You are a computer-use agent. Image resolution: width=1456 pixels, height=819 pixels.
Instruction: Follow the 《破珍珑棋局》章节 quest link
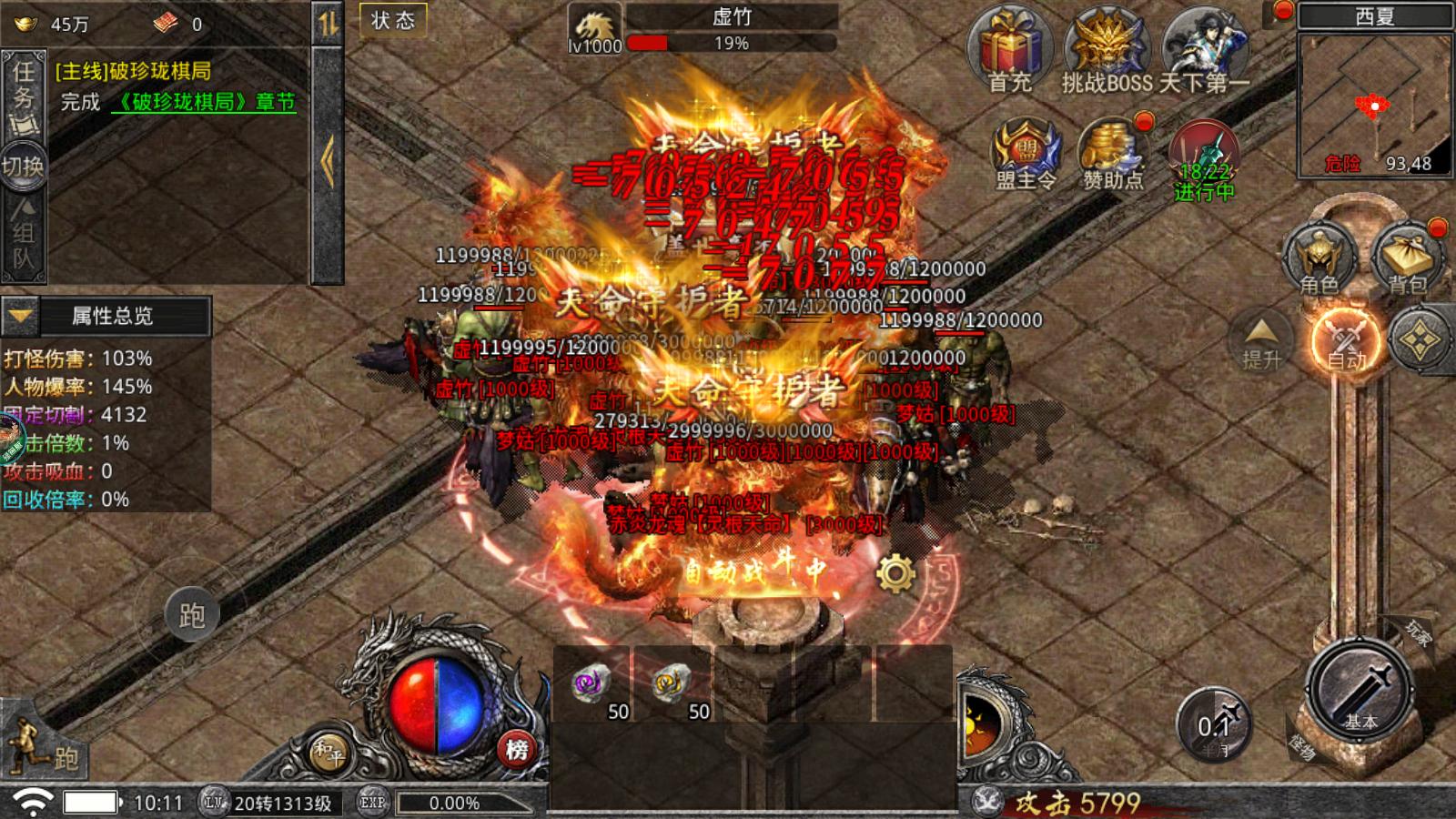(204, 102)
